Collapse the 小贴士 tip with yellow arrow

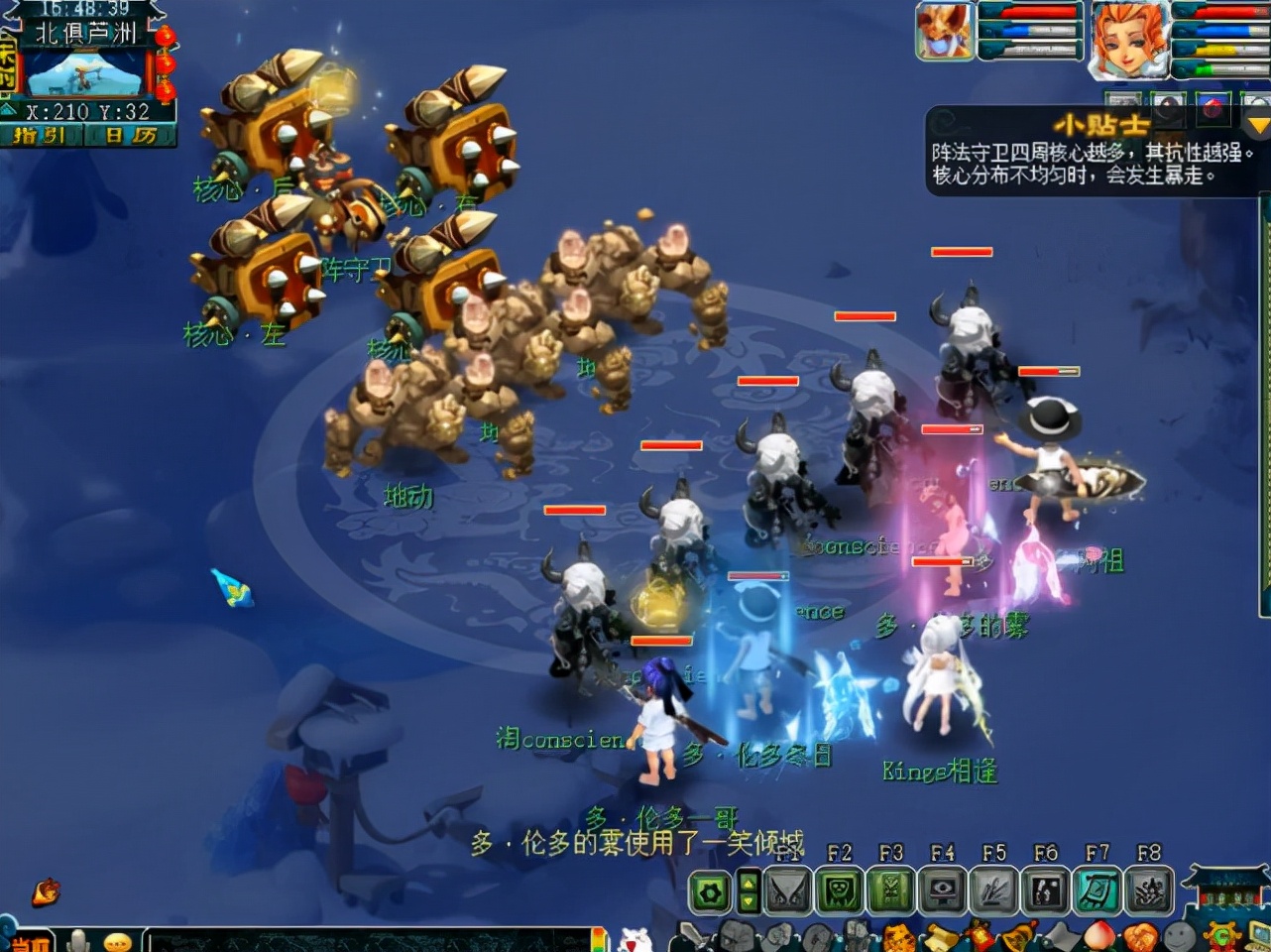point(1257,126)
